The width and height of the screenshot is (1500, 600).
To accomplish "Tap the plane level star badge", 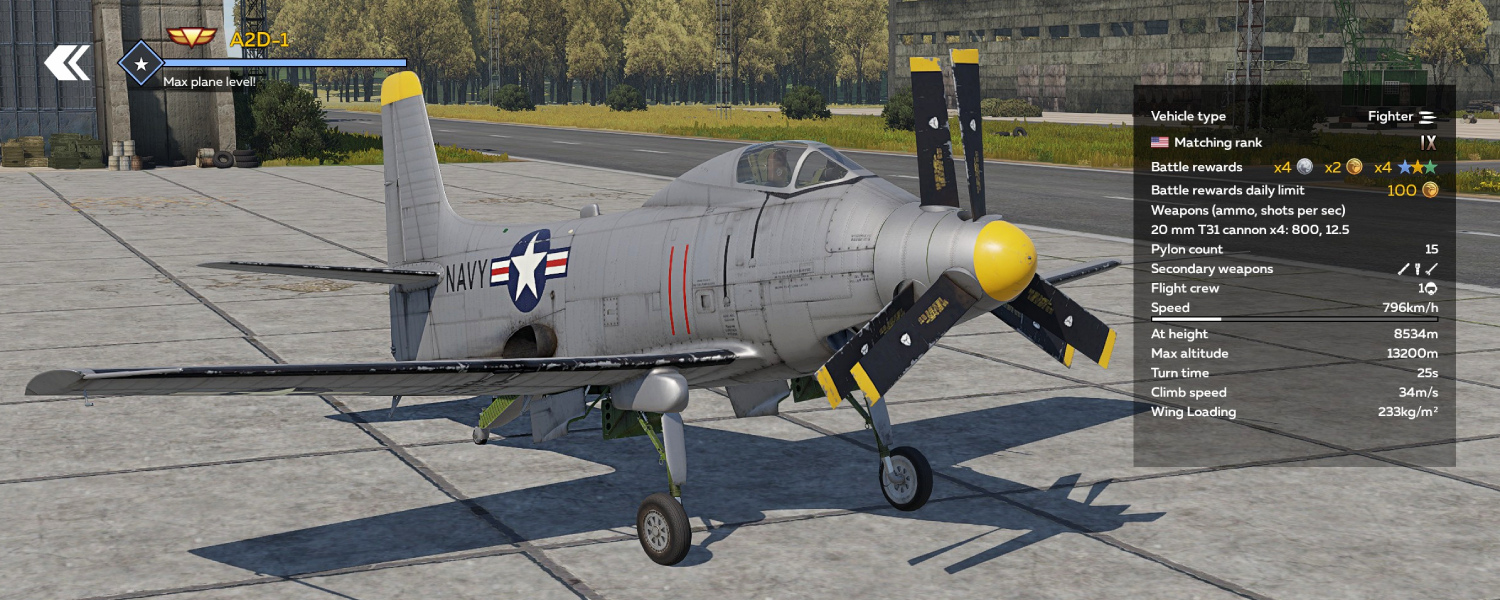I will (141, 64).
